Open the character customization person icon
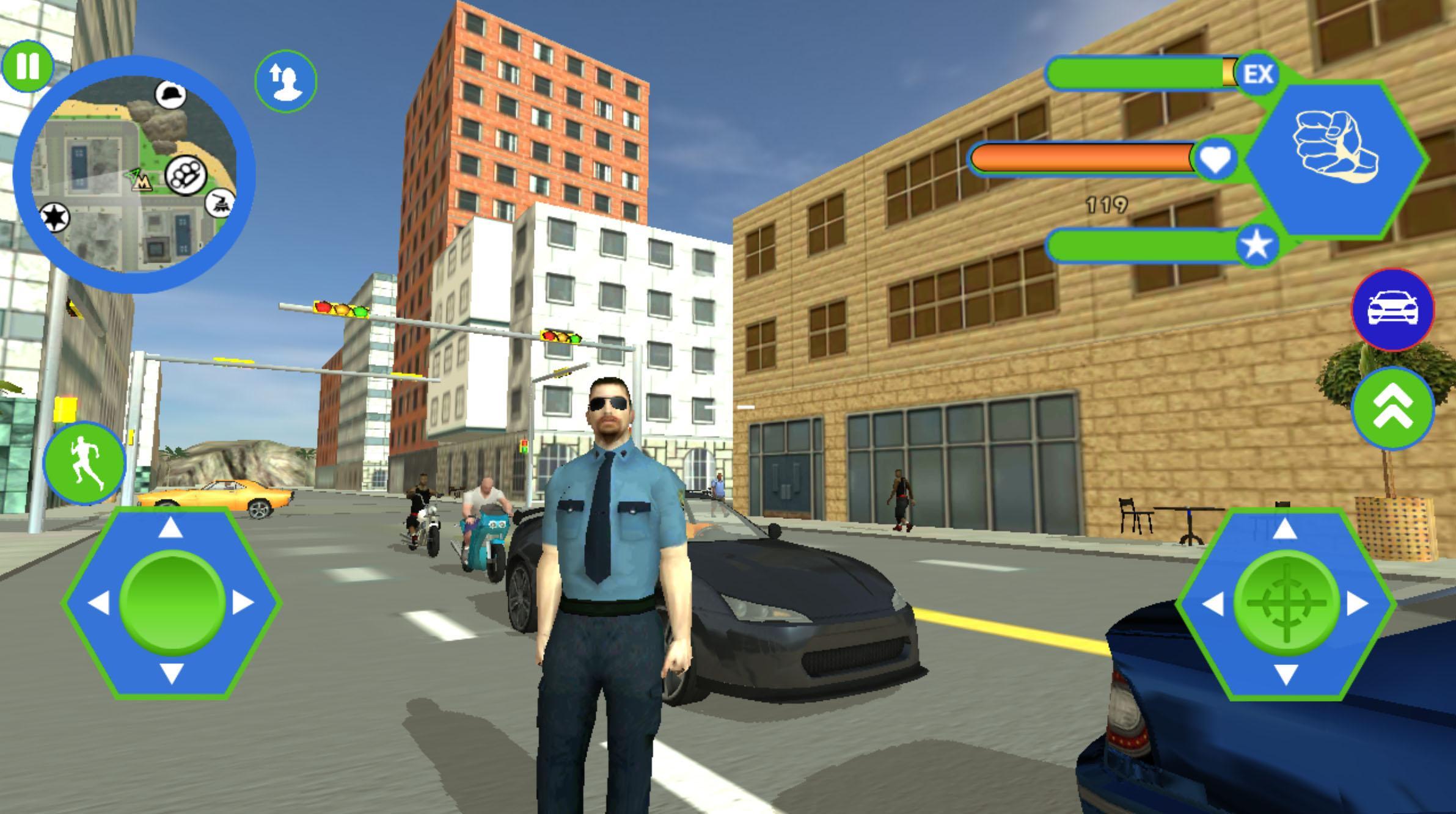 285,81
